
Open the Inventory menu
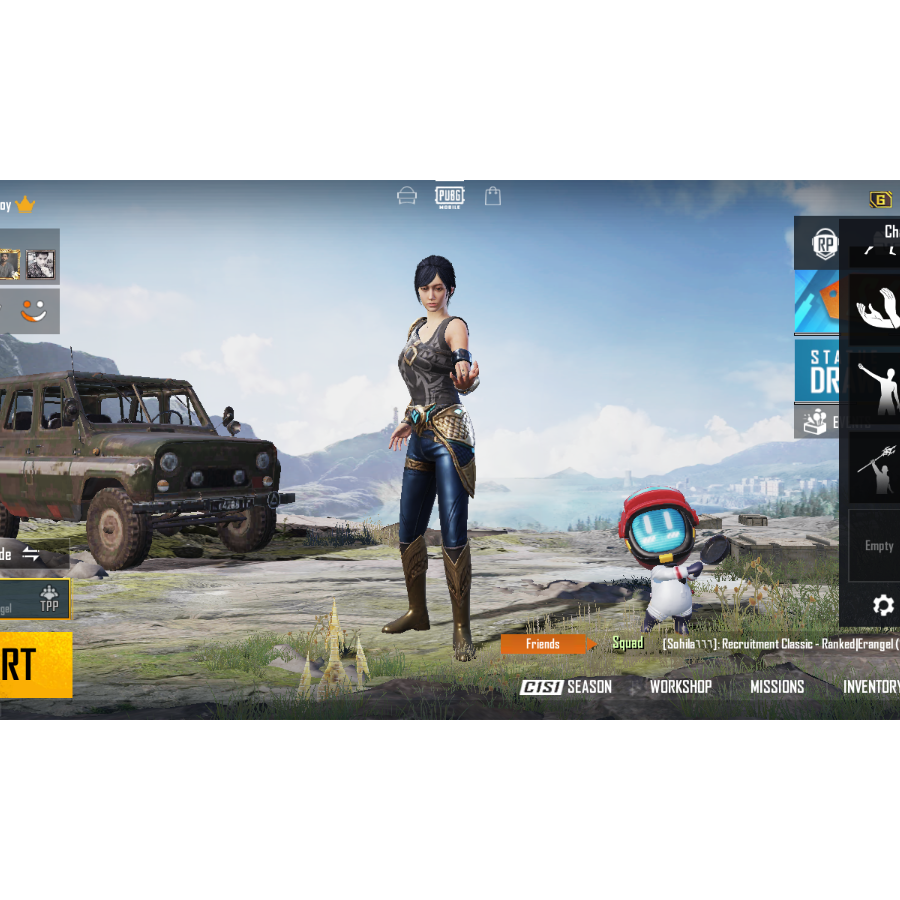[870, 687]
